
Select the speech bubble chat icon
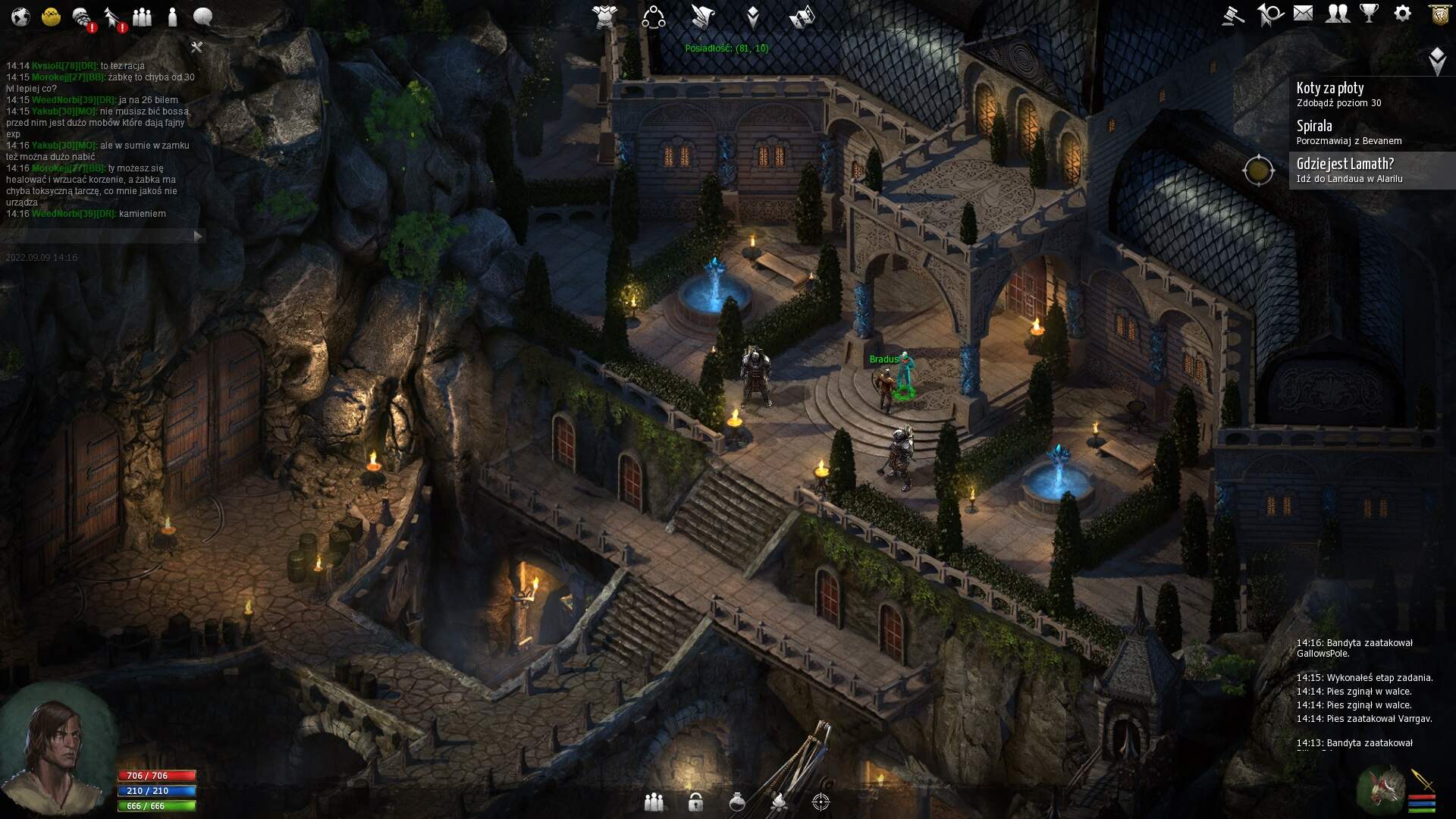pos(202,17)
